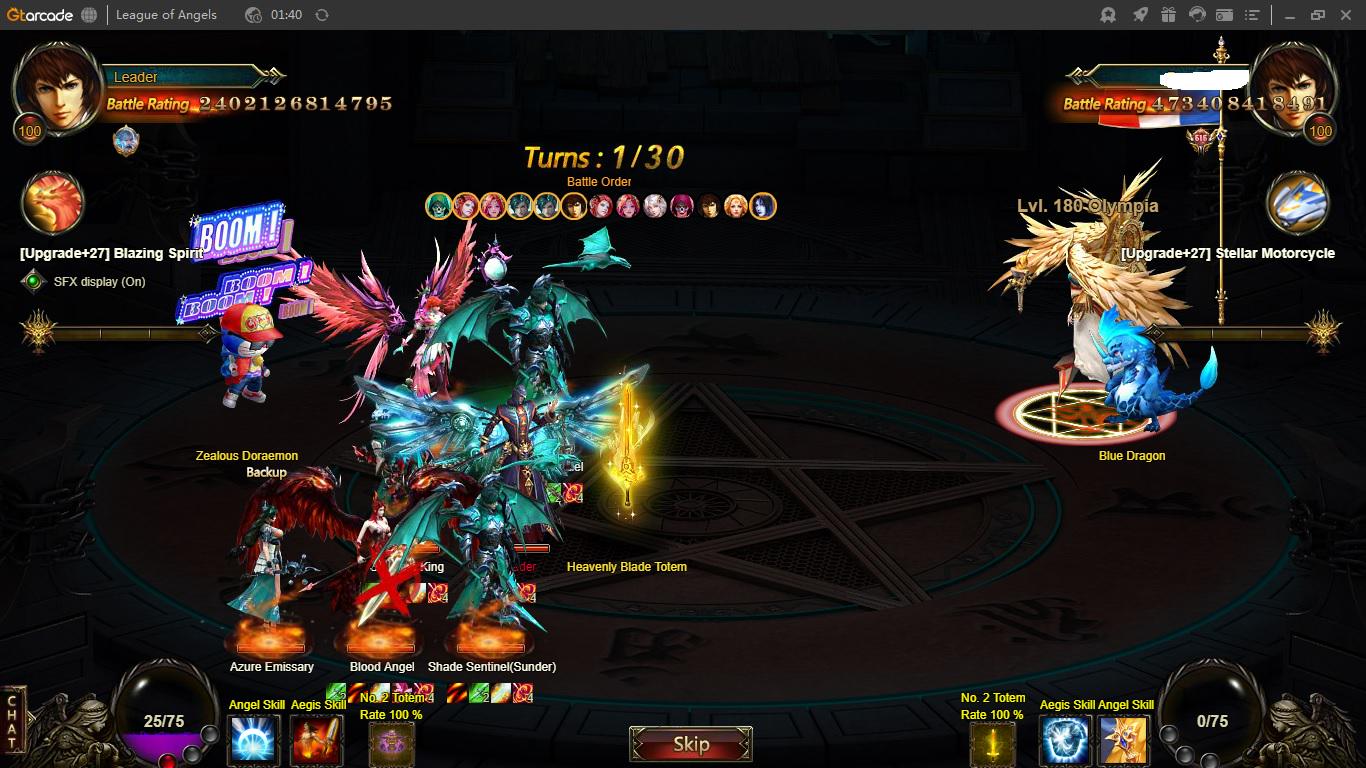Skip the battle animation

pos(690,744)
